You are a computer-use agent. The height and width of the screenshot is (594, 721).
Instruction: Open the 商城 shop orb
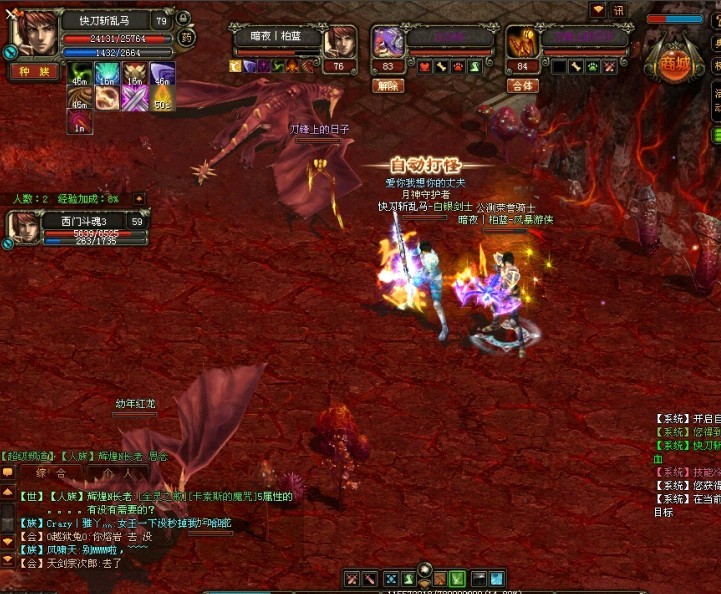[x=668, y=59]
